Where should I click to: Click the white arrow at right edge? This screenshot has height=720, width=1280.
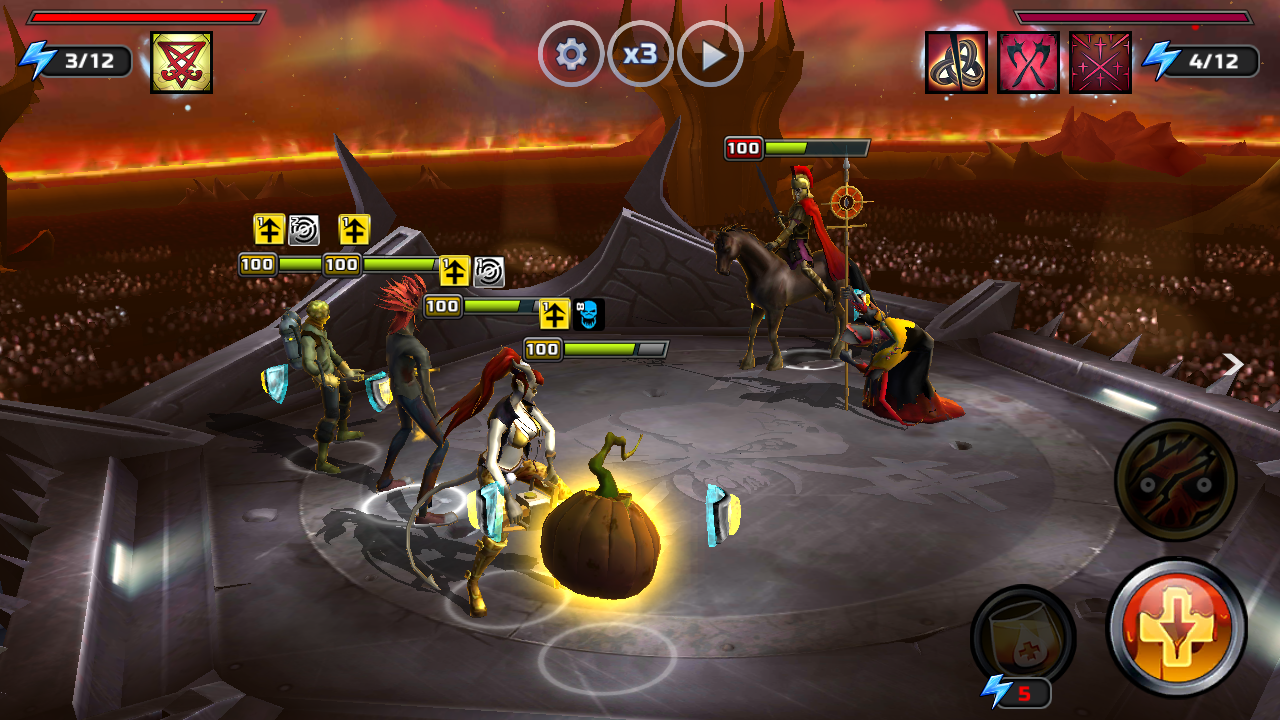click(1234, 366)
